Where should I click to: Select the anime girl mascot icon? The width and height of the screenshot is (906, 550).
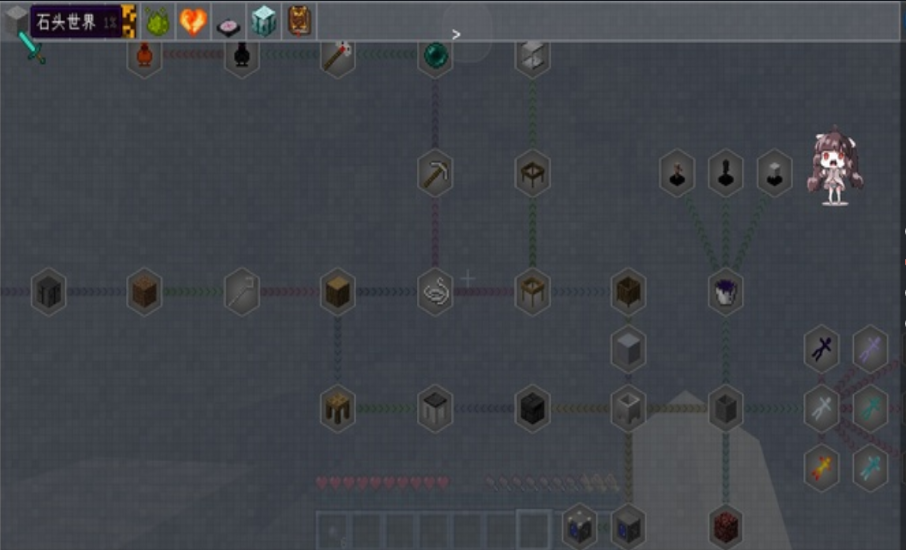[836, 166]
